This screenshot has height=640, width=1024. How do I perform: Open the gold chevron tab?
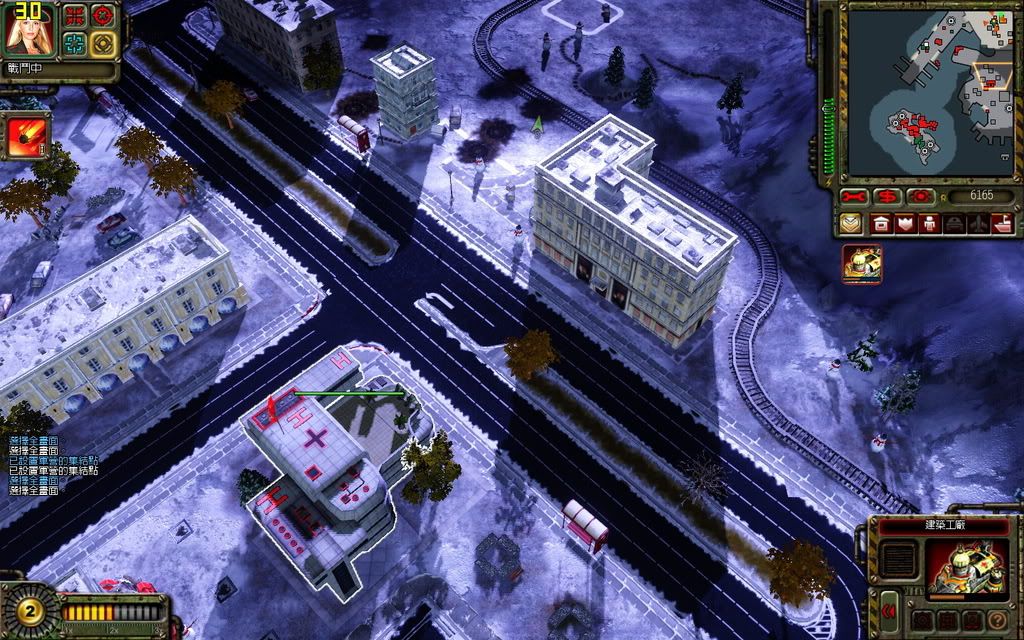click(851, 223)
